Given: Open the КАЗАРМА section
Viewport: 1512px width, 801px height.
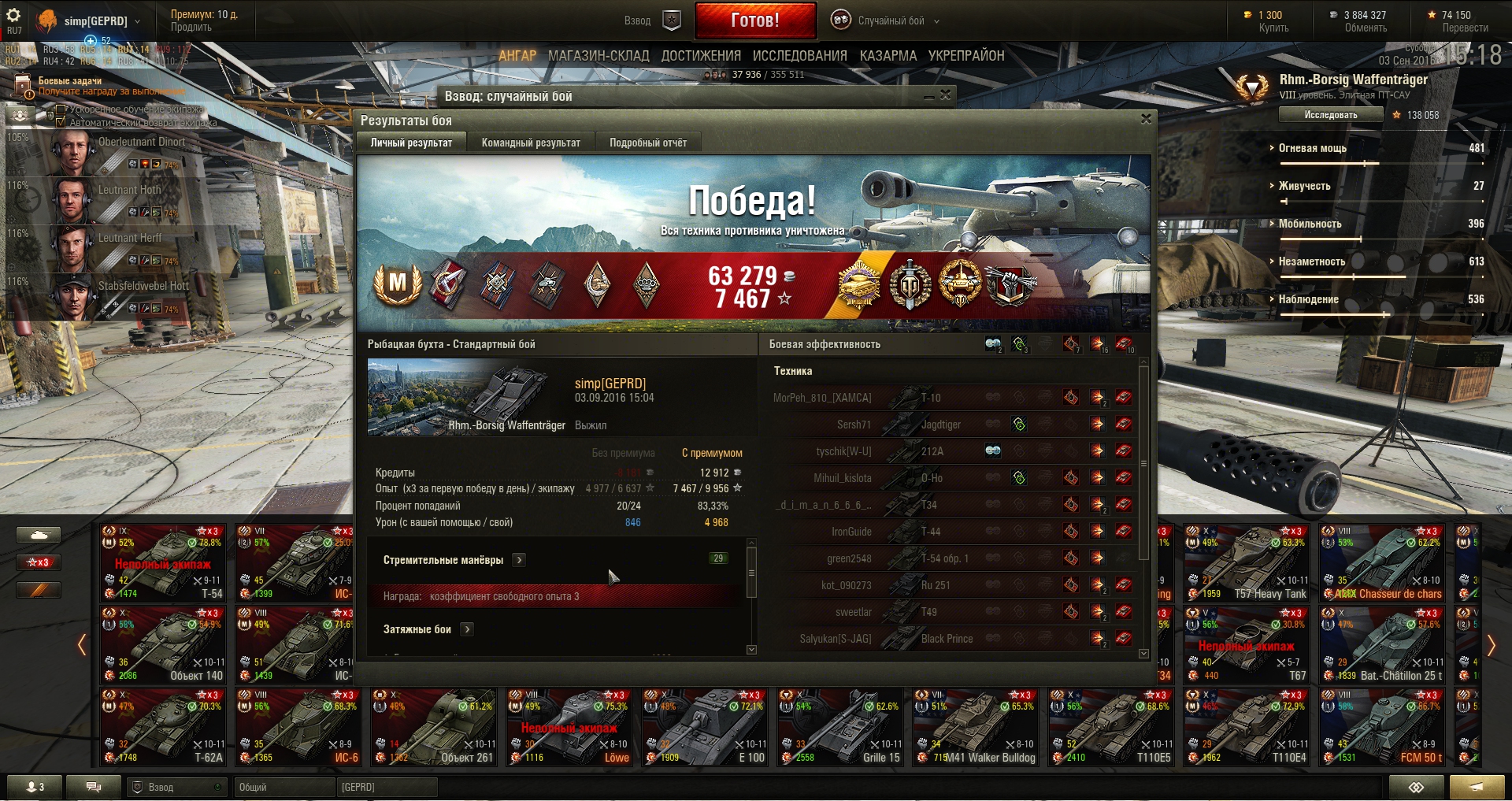Looking at the screenshot, I should click(x=888, y=56).
